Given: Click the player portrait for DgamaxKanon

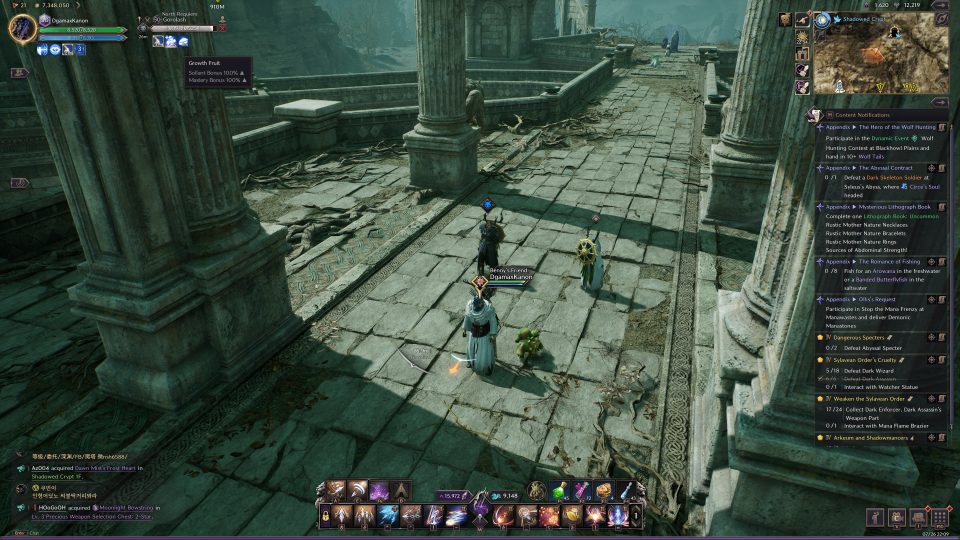Looking at the screenshot, I should (22, 27).
